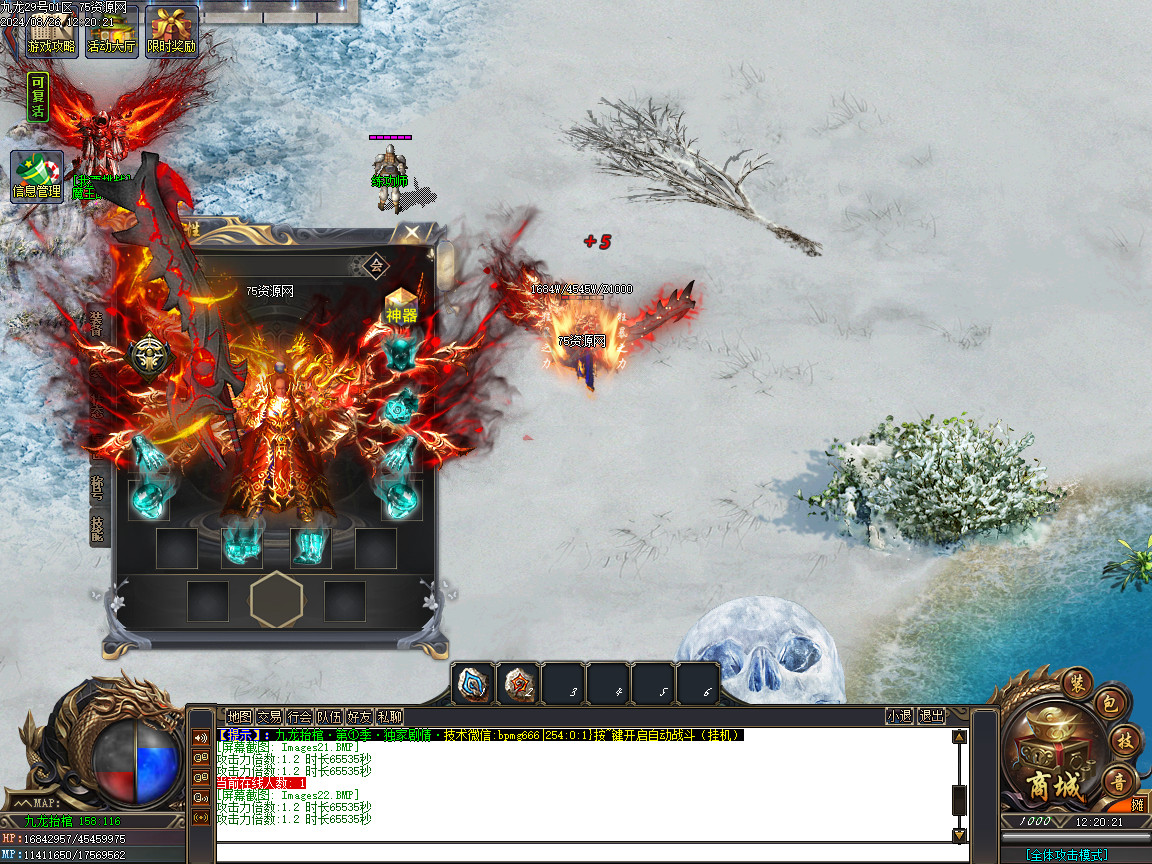Open the 活动大厅 activity hall
The image size is (1152, 864).
[x=111, y=31]
